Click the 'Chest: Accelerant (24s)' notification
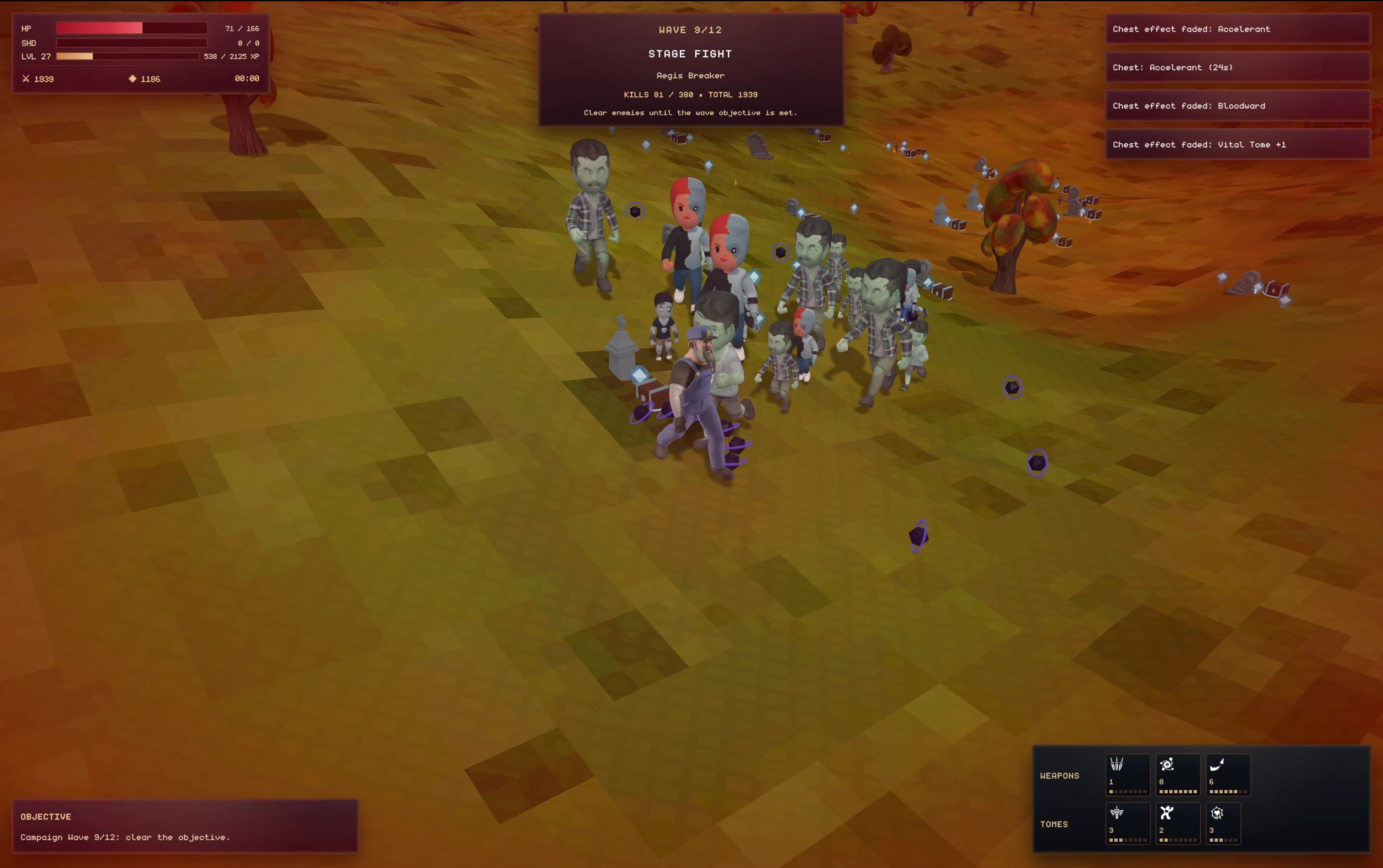1383x868 pixels. tap(1238, 67)
